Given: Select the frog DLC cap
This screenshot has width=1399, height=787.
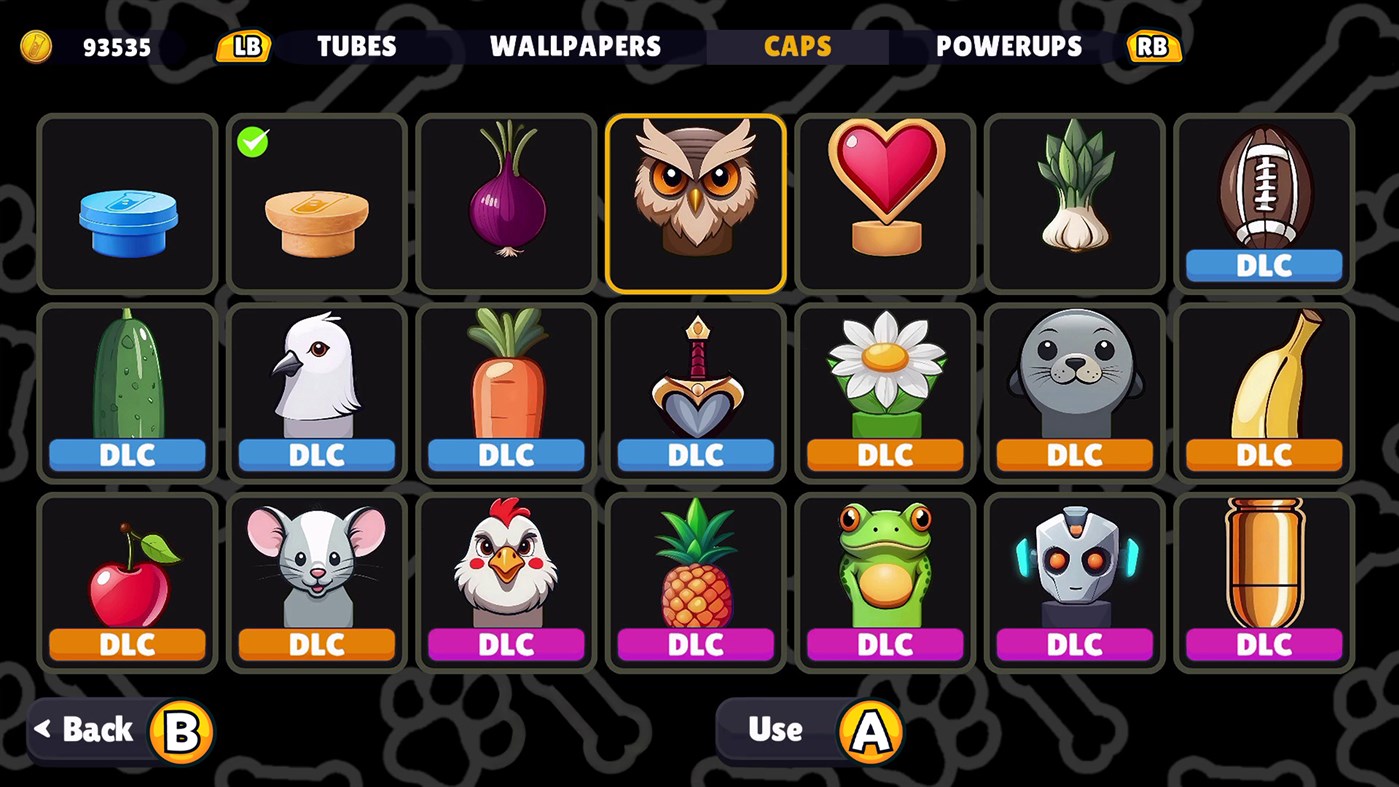Looking at the screenshot, I should [x=884, y=570].
